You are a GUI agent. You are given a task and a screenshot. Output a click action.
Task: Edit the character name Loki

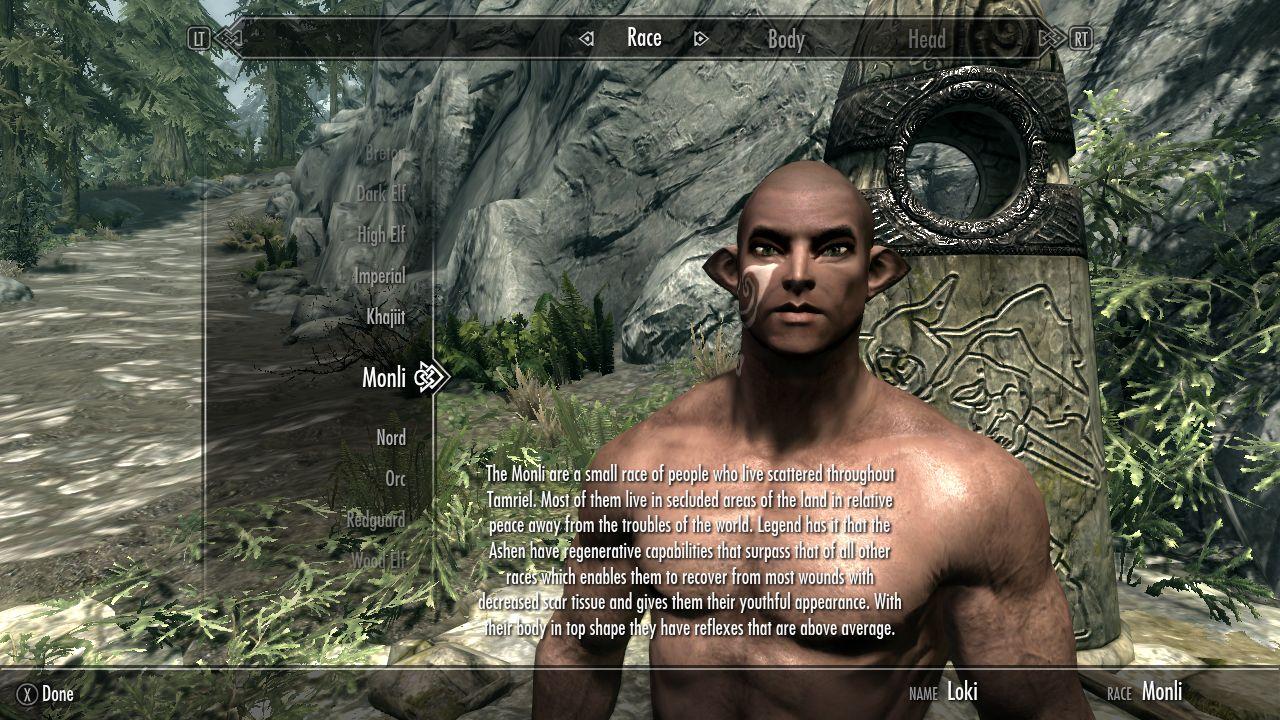tap(962, 691)
